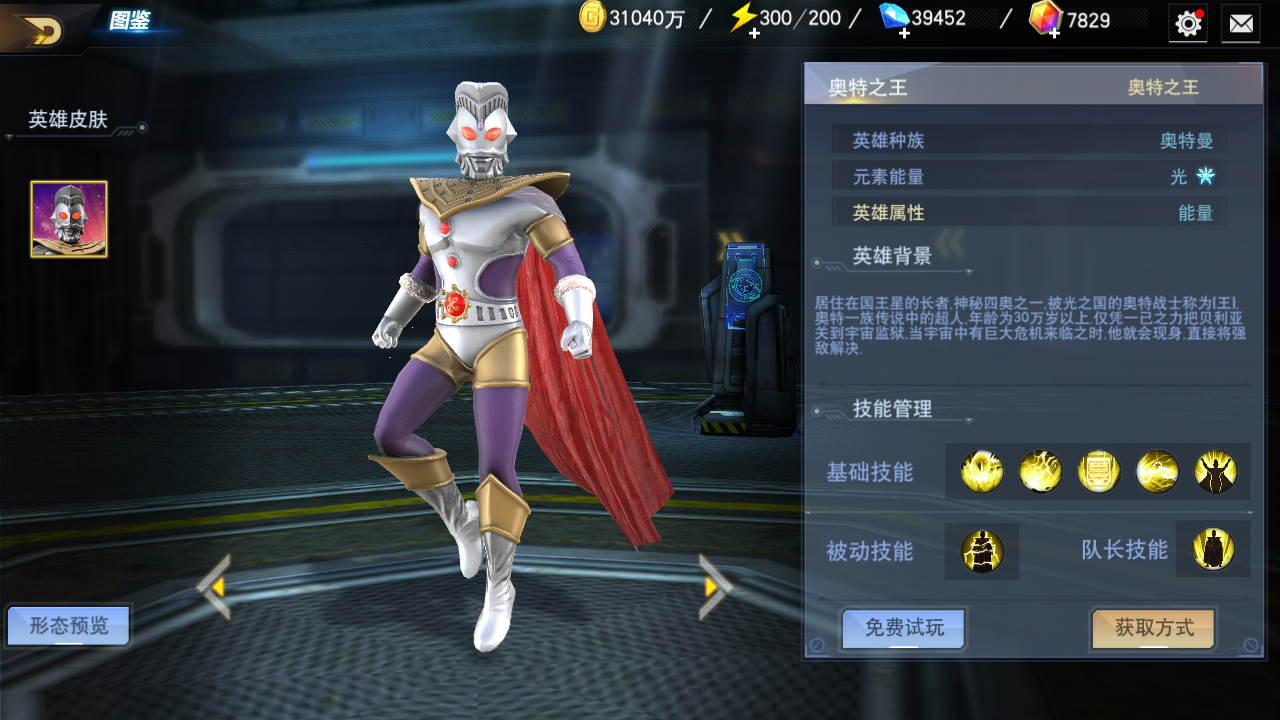View the beam-firing basic skill icon
The width and height of the screenshot is (1280, 720).
(1157, 472)
